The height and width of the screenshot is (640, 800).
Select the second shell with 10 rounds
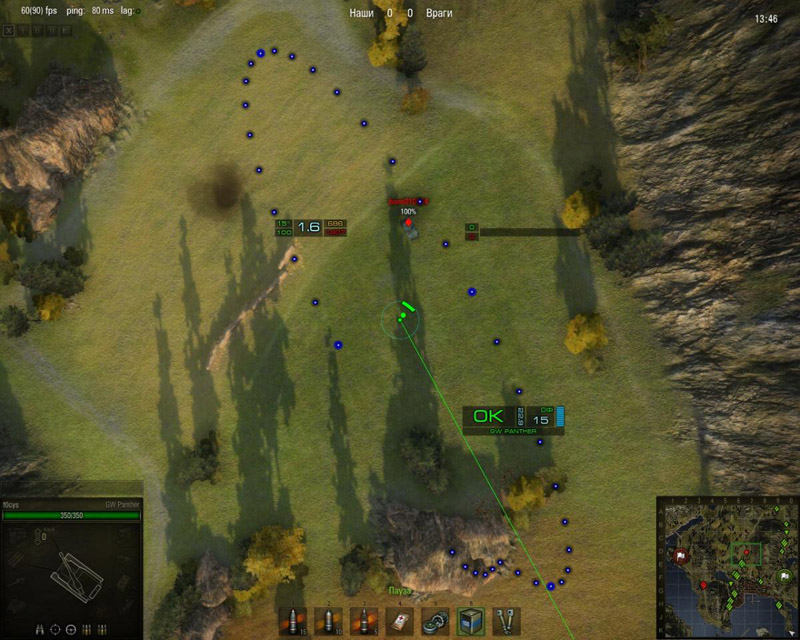pos(329,621)
